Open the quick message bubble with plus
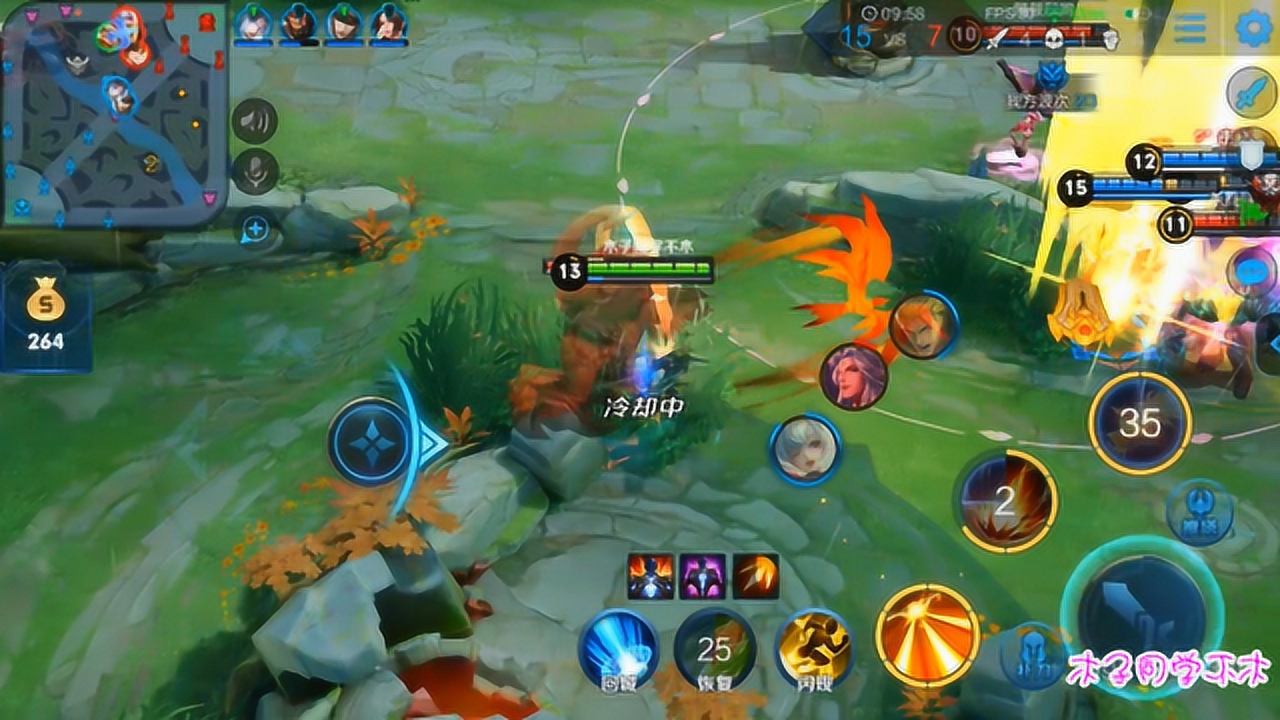 pyautogui.click(x=255, y=230)
